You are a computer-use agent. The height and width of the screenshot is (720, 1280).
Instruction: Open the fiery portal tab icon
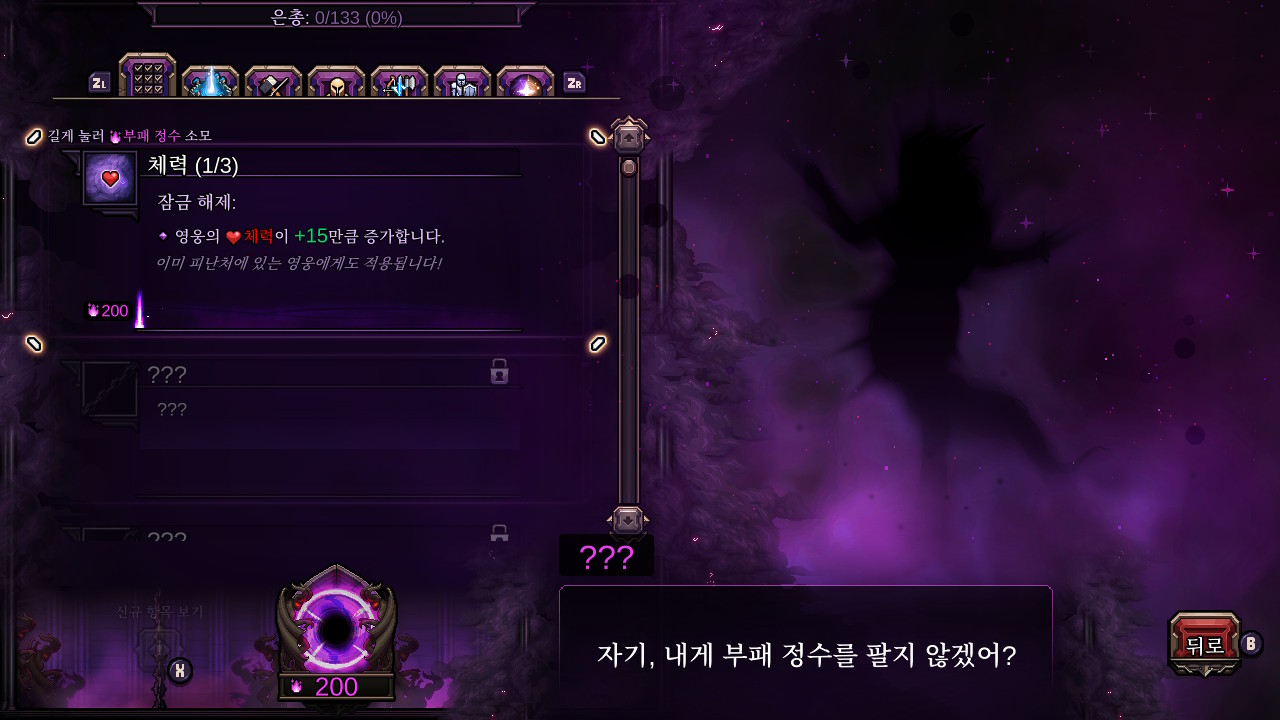point(525,79)
